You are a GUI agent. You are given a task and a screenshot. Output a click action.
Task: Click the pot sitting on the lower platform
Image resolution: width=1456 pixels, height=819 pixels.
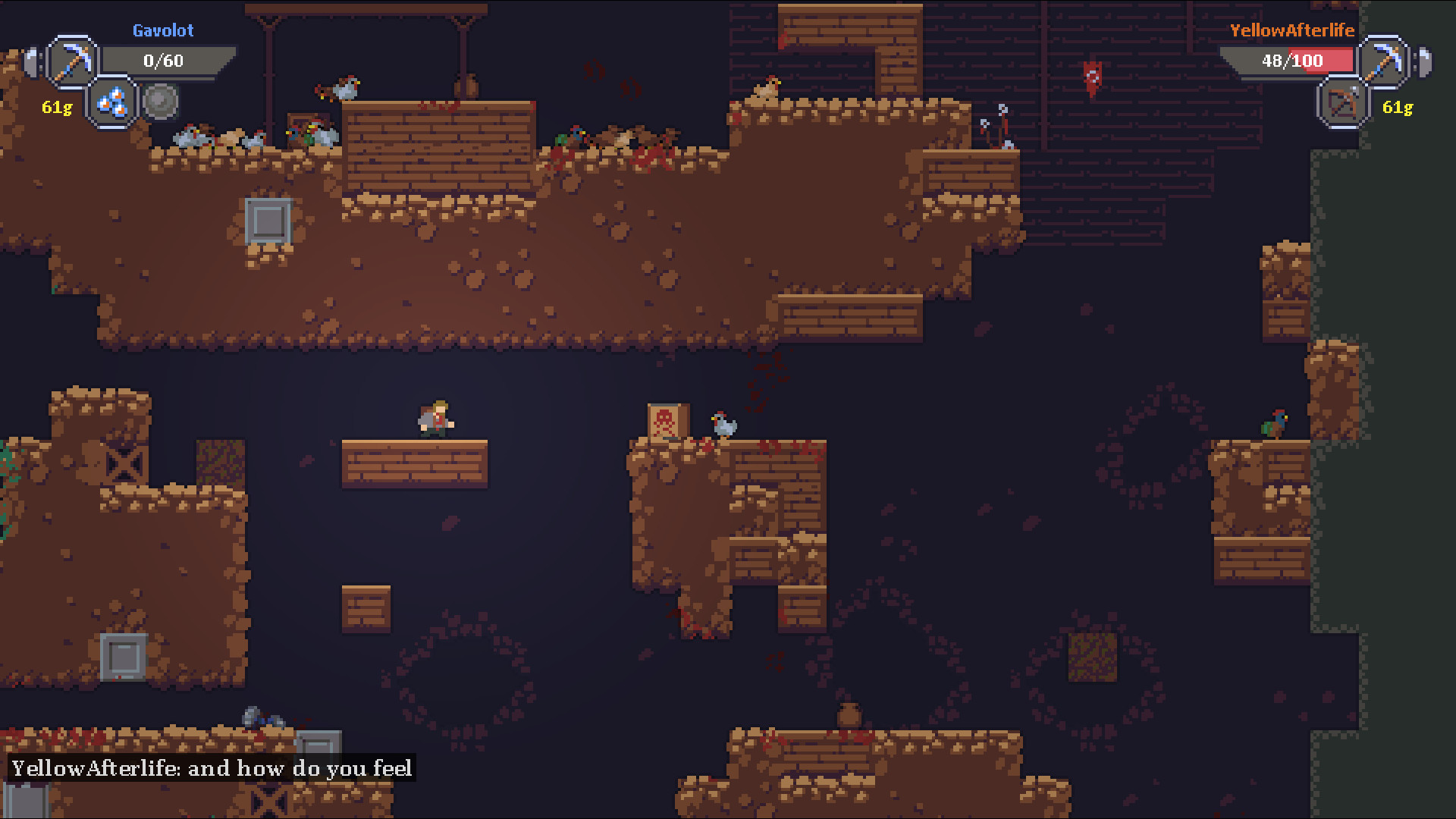pyautogui.click(x=847, y=716)
